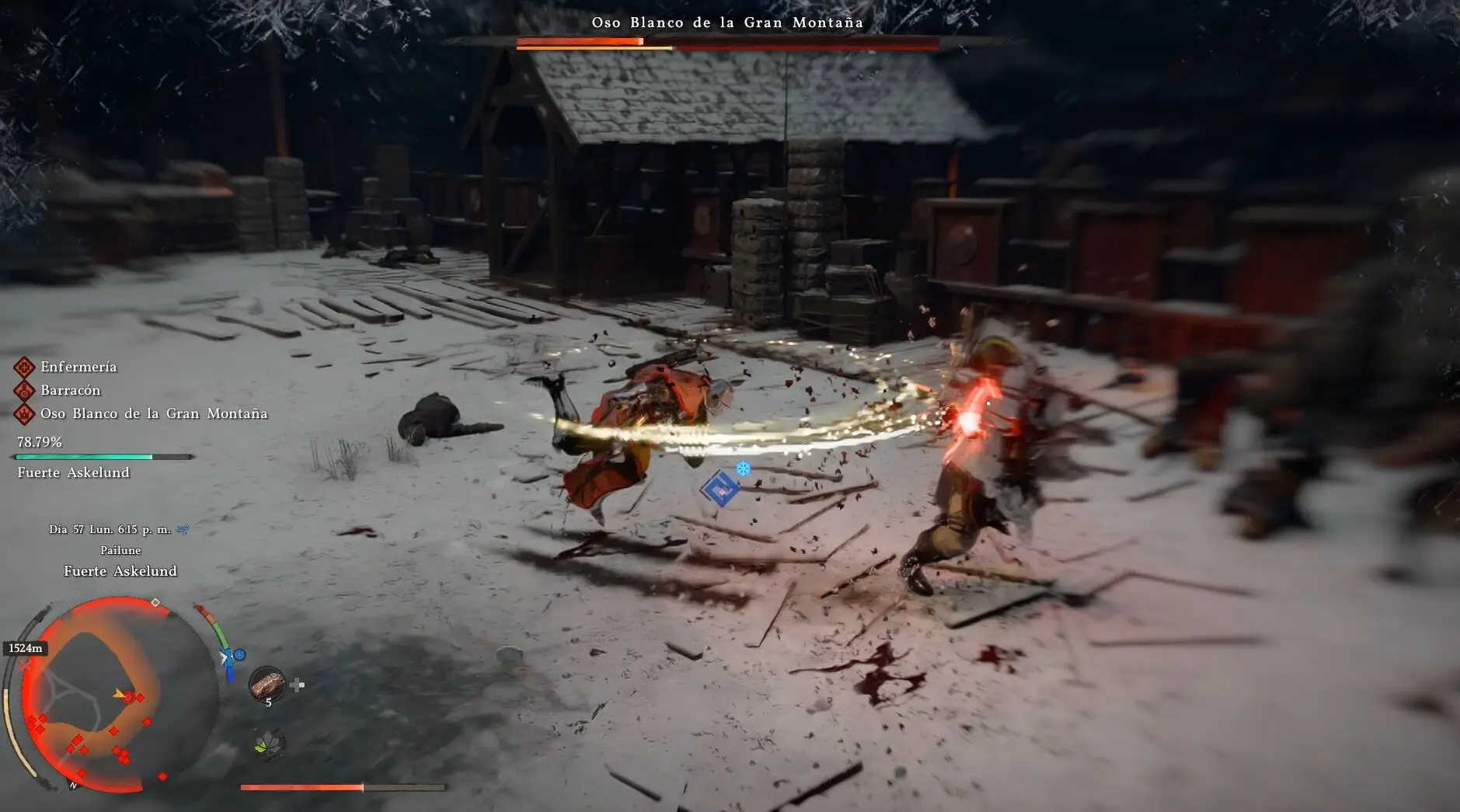Click the 1524m distance marker
Screen dimensions: 1460x812
pyautogui.click(x=26, y=648)
